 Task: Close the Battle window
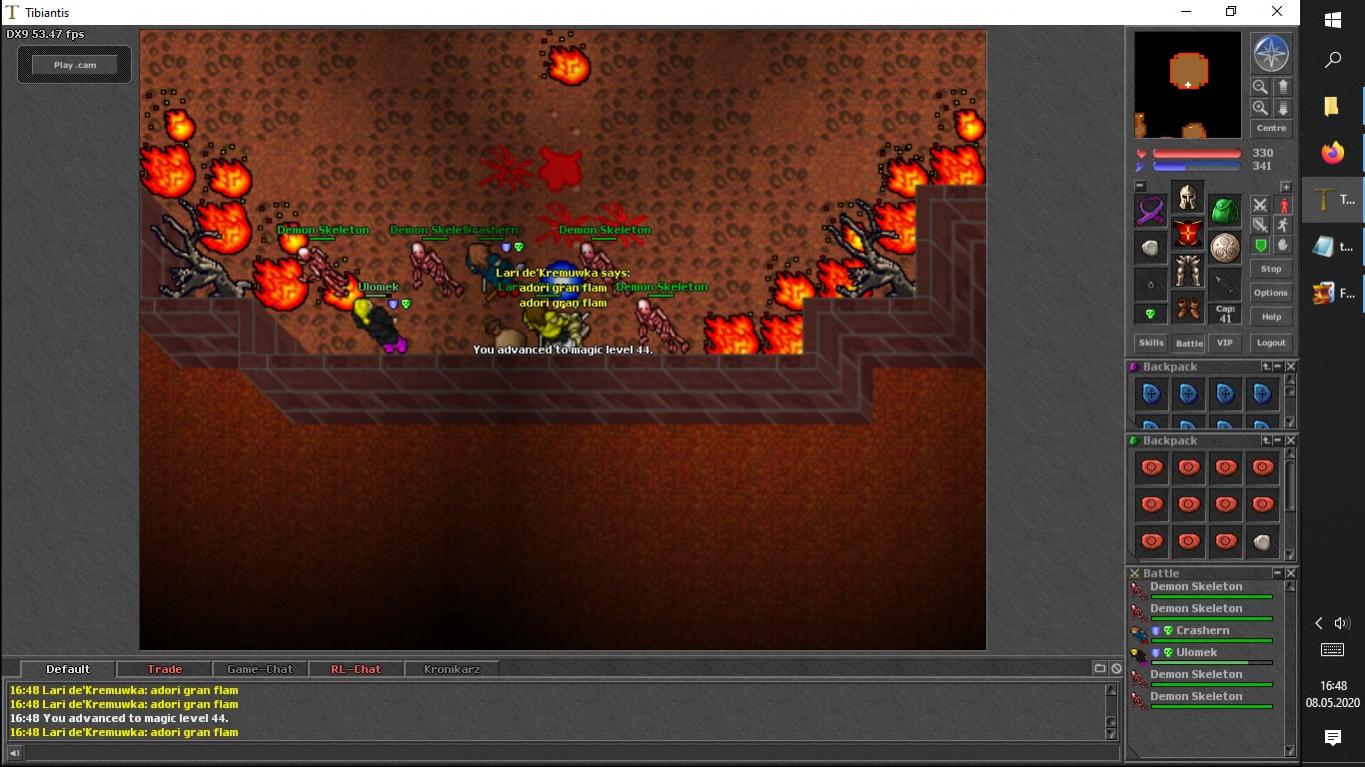(1291, 573)
